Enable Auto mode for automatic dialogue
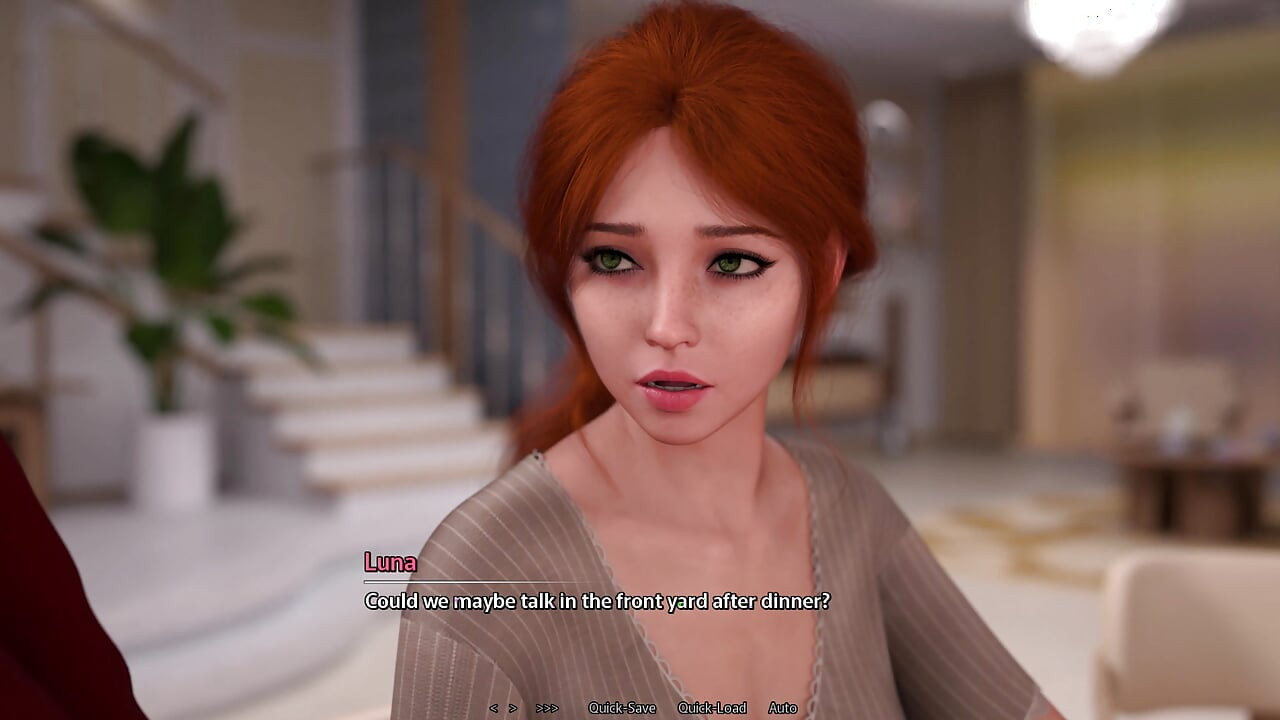Image resolution: width=1280 pixels, height=720 pixels. [x=783, y=707]
